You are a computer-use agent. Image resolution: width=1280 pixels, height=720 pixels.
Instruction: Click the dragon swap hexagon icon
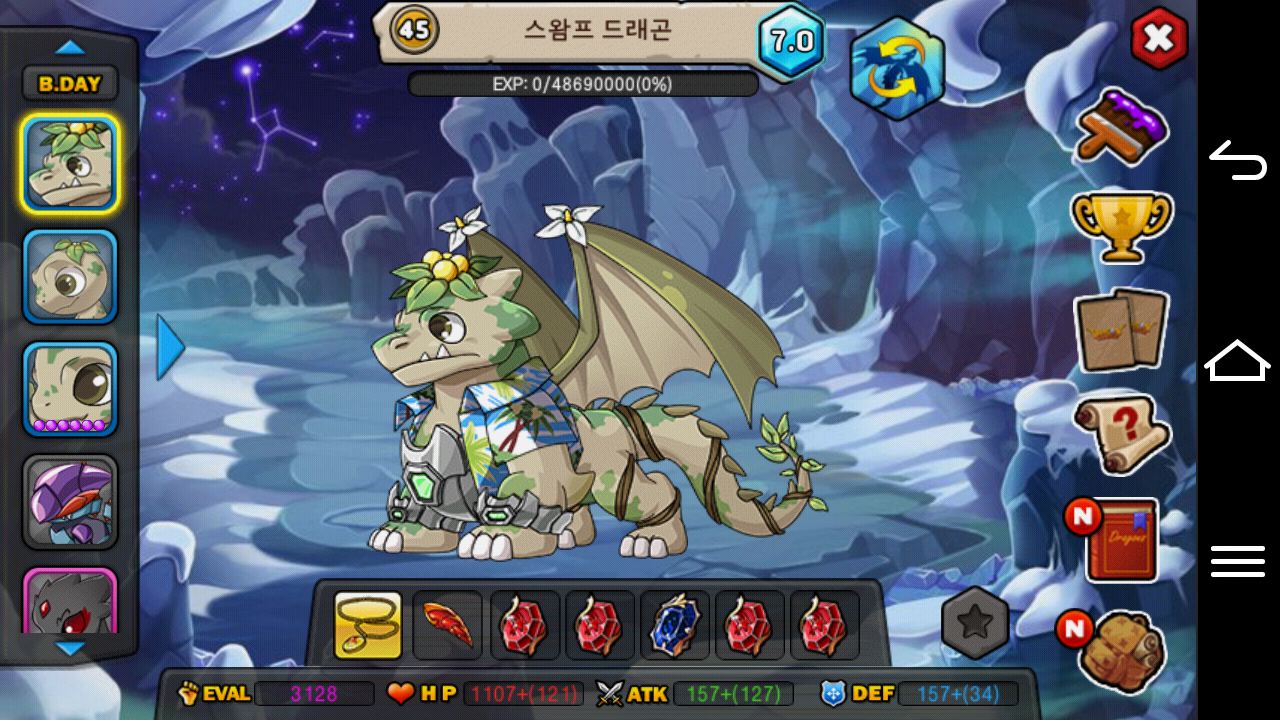click(x=897, y=68)
